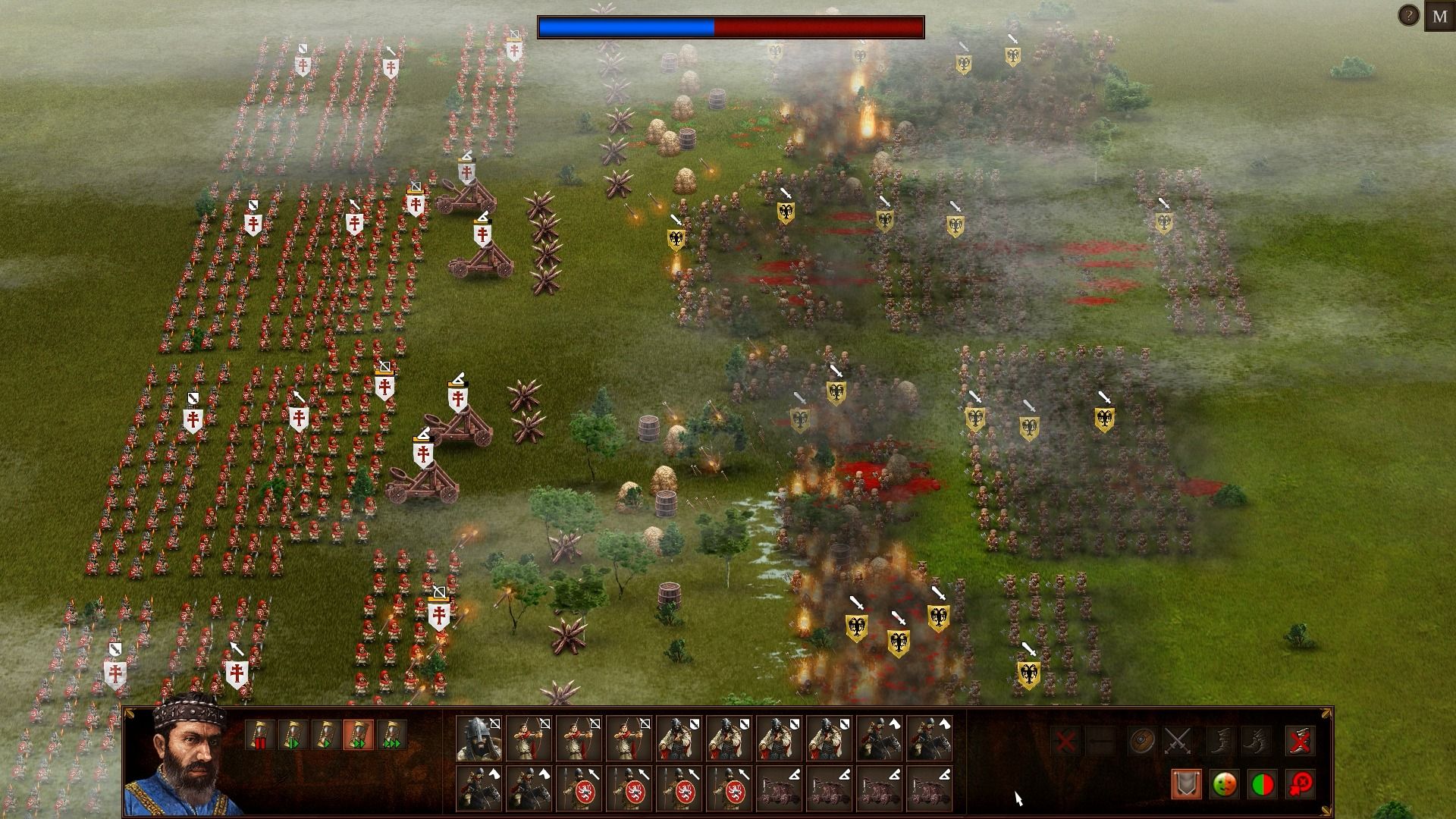Viewport: 1456px width, 819px height.
Task: Toggle the grey banner button
Action: coord(1187,784)
